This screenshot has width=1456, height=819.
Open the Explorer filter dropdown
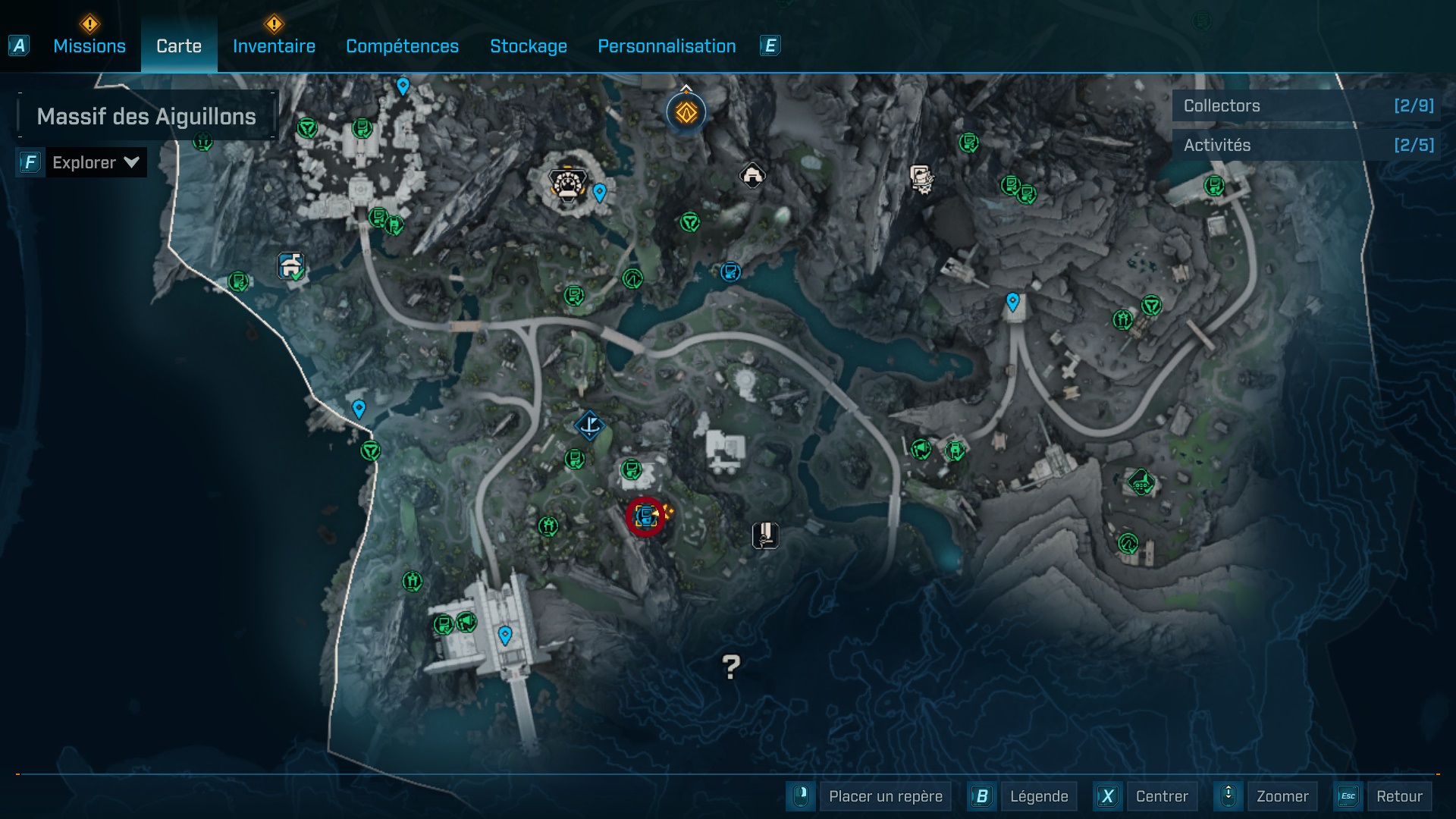95,162
